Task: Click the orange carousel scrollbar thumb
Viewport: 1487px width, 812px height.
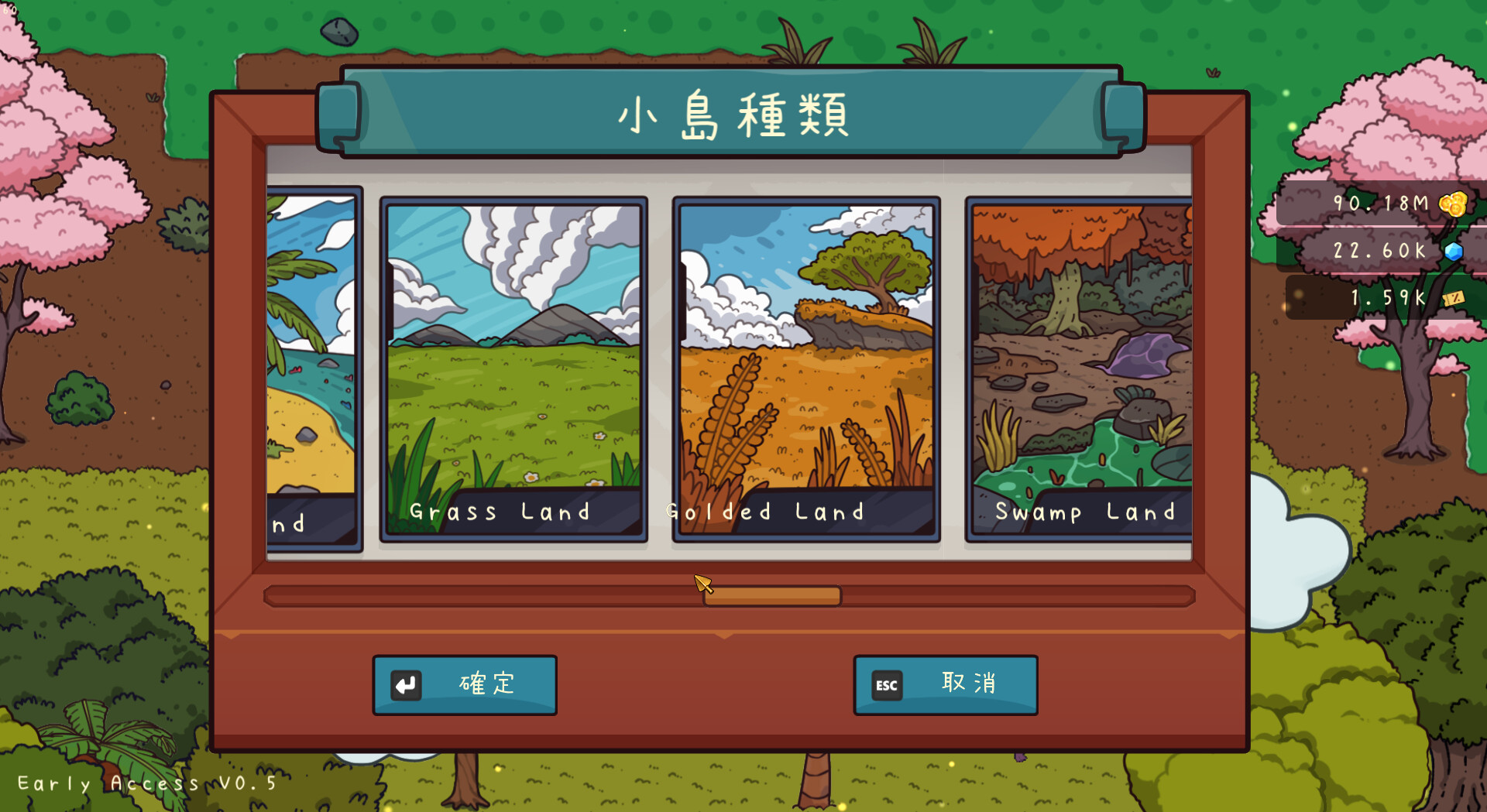Action: 772,595
